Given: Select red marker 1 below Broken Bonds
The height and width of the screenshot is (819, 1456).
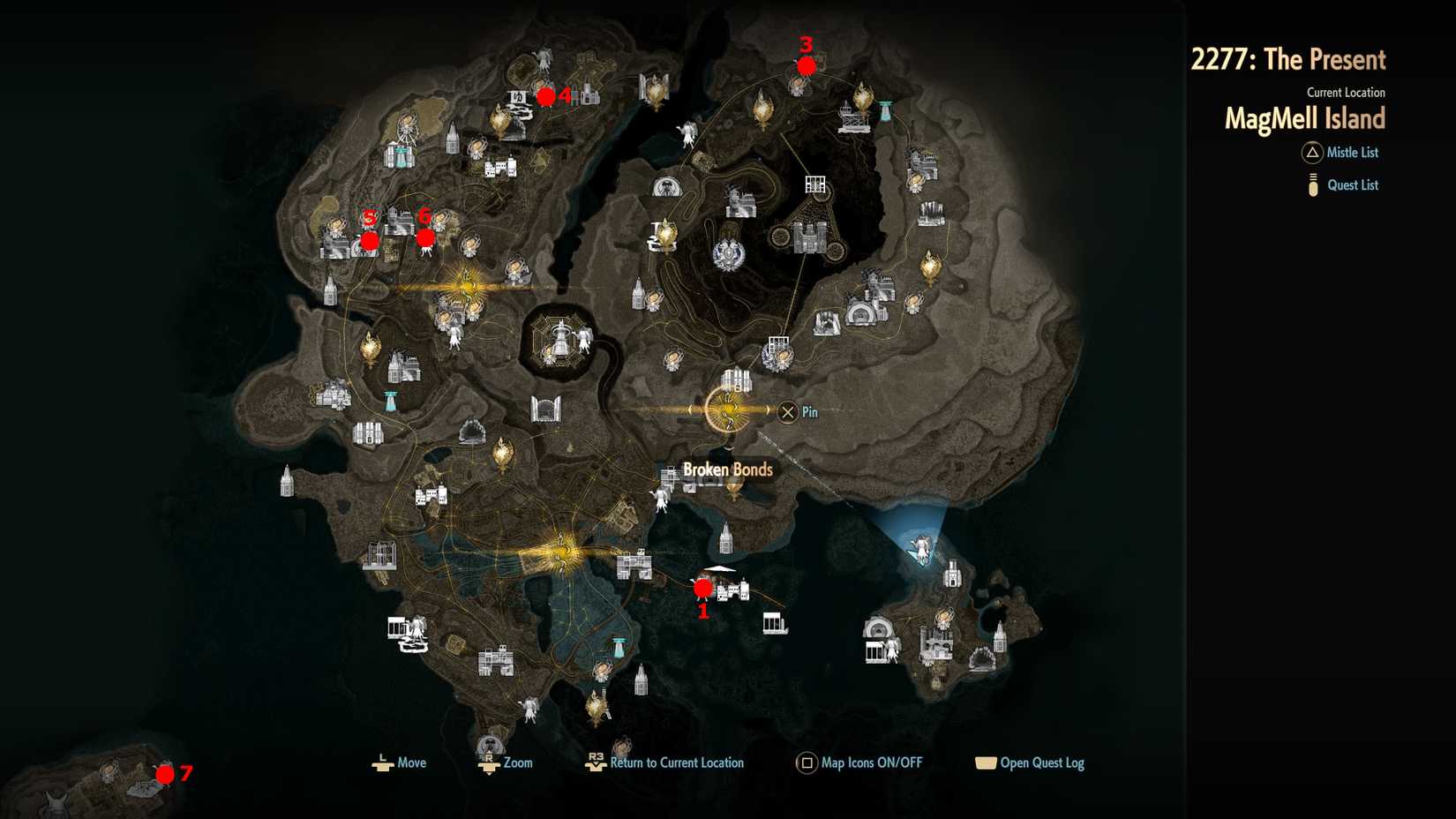Looking at the screenshot, I should 703,587.
